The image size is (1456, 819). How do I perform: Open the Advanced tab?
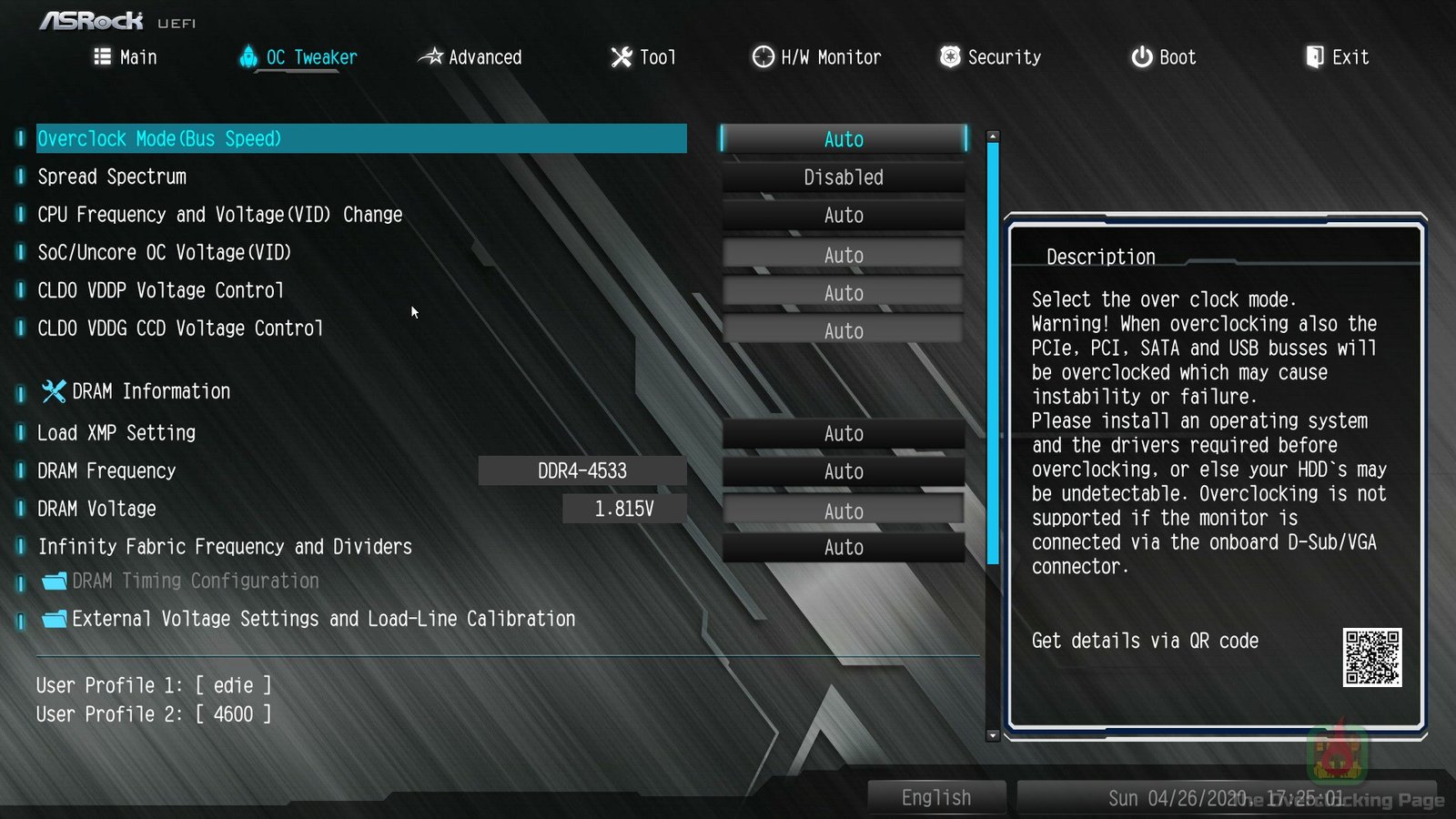(x=470, y=57)
